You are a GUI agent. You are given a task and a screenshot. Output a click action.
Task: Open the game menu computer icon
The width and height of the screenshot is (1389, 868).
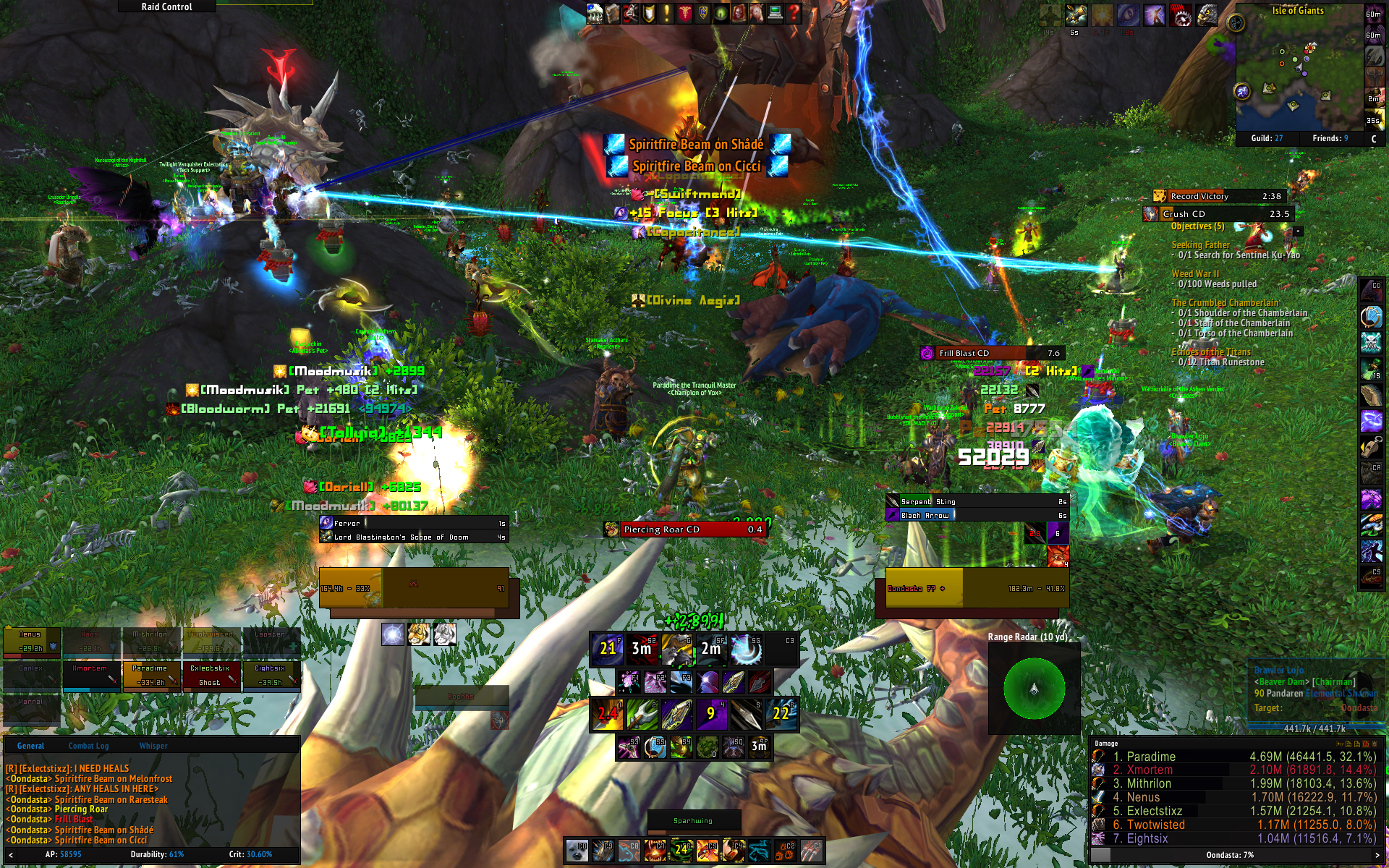775,13
